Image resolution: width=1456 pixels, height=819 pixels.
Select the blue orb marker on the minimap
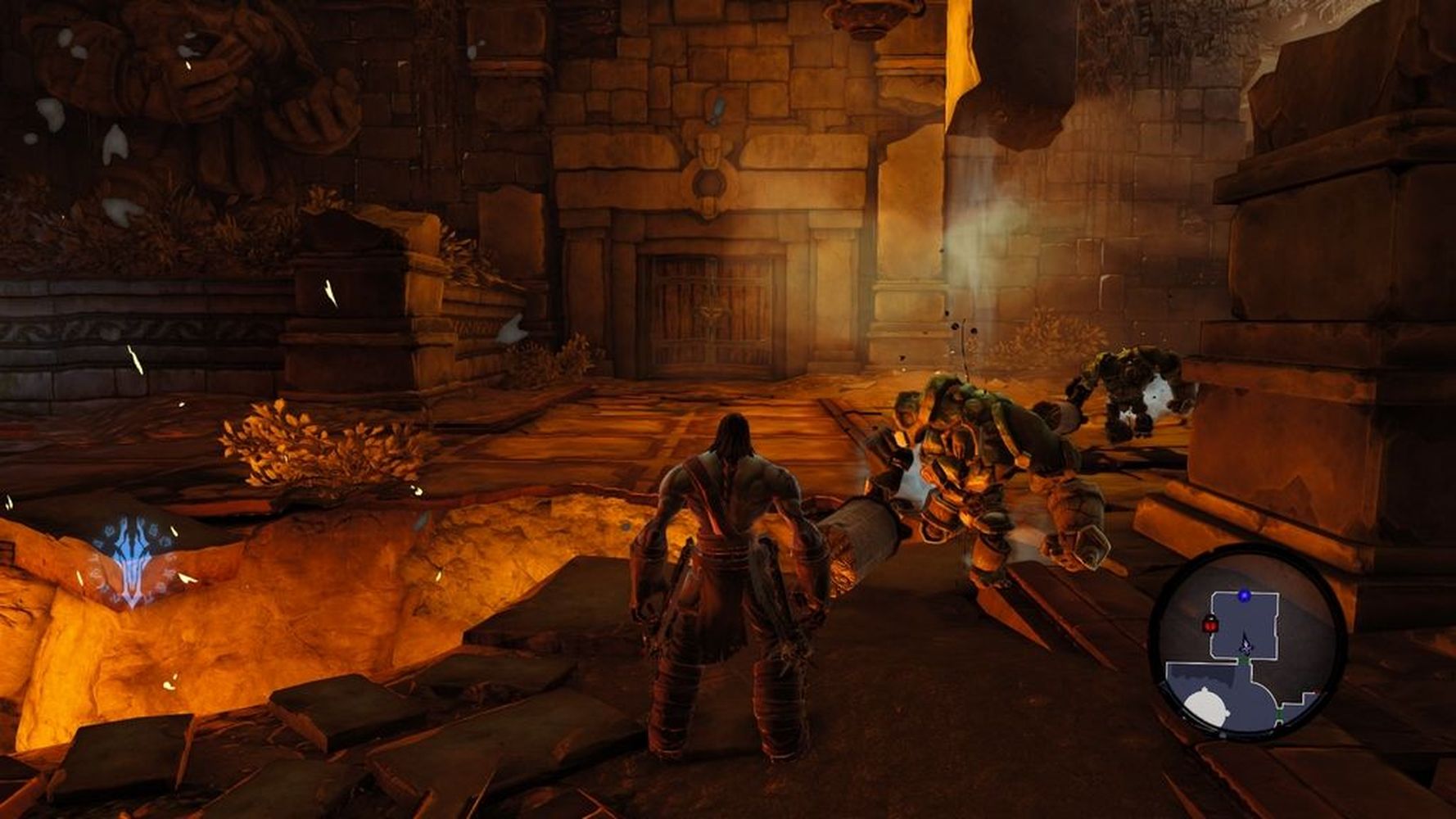1245,595
